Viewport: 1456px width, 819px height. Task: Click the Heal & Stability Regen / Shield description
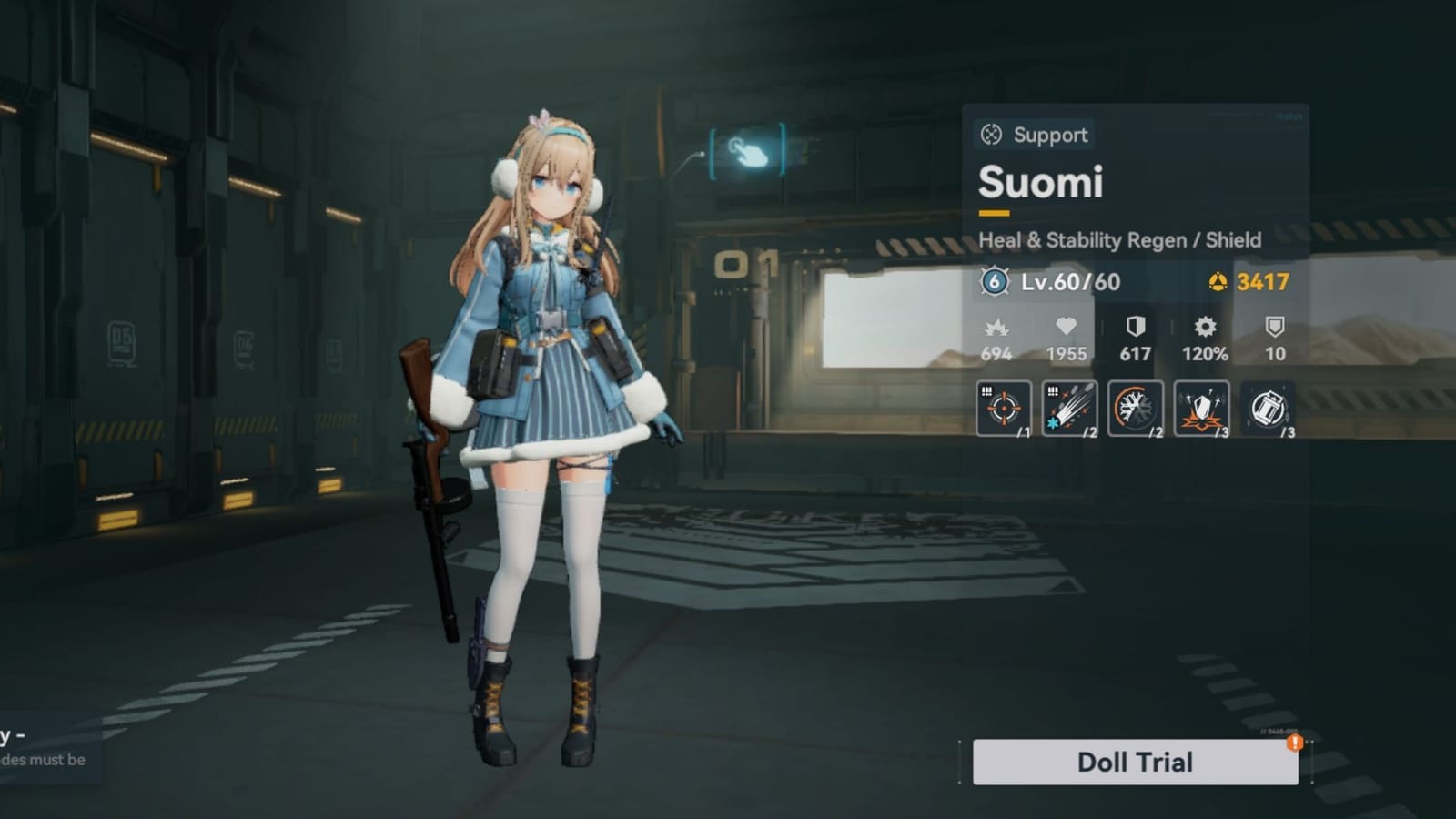(x=1120, y=240)
